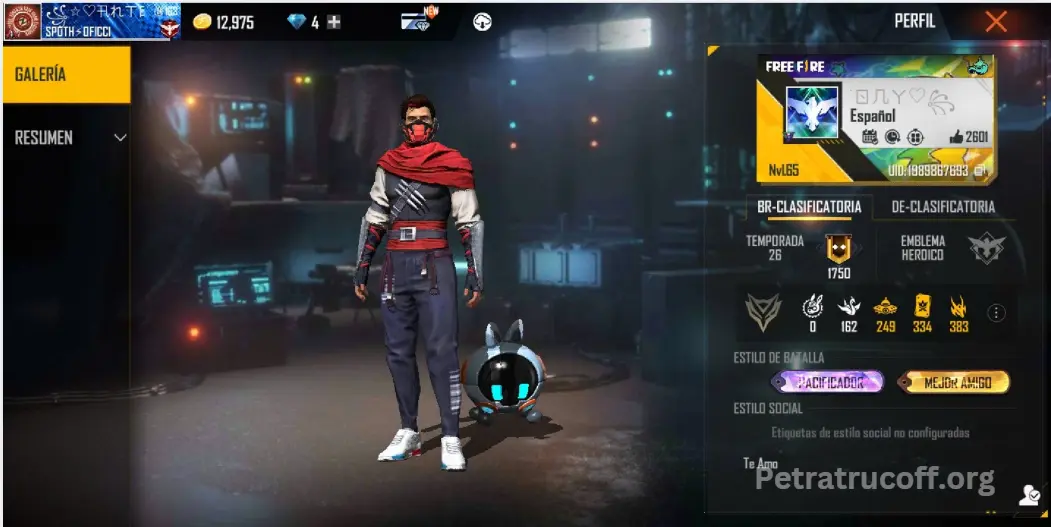Viewport: 1051px width, 527px height.
Task: Open the Temporada 26 rank badge
Action: pos(838,249)
